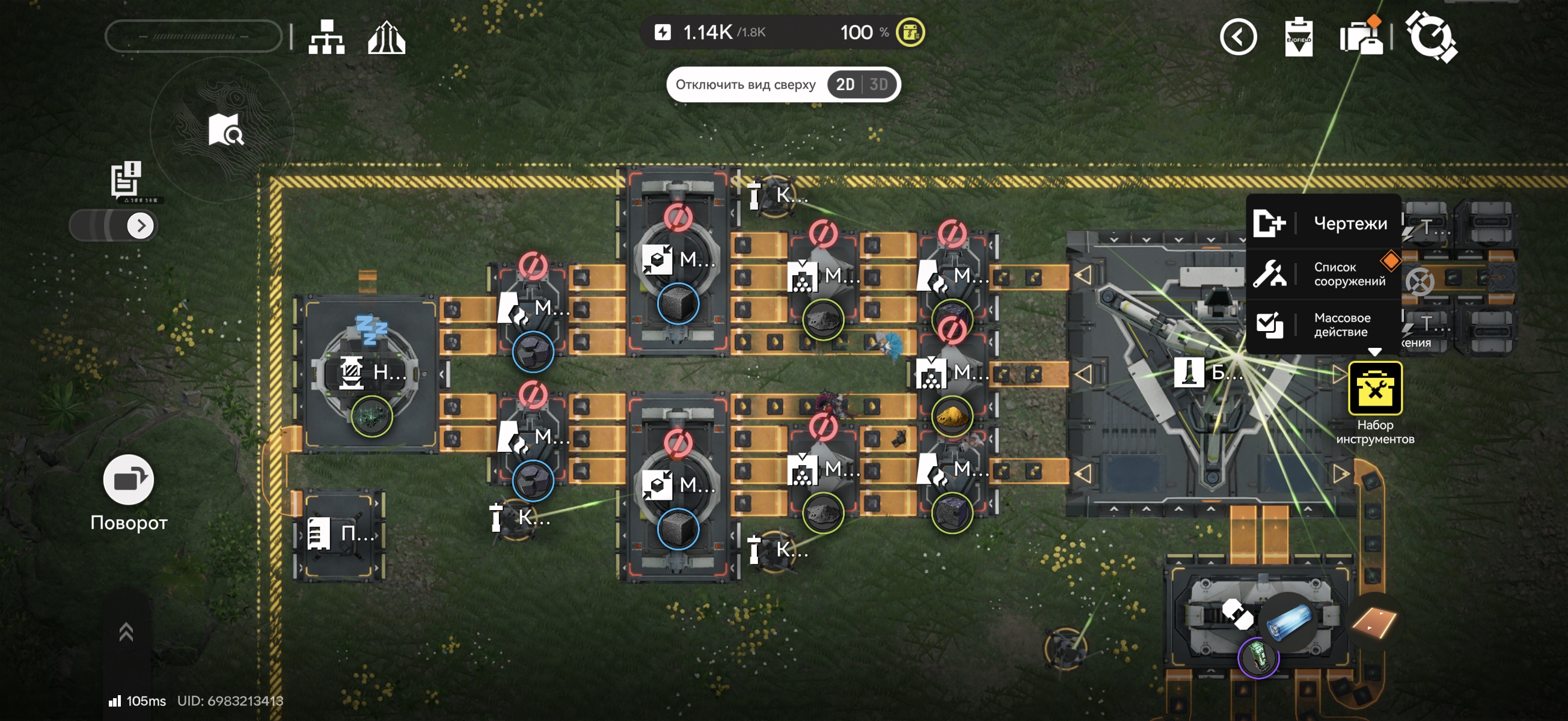1568x721 pixels.
Task: Open the Чертежи blueprints menu entry
Action: point(1323,224)
